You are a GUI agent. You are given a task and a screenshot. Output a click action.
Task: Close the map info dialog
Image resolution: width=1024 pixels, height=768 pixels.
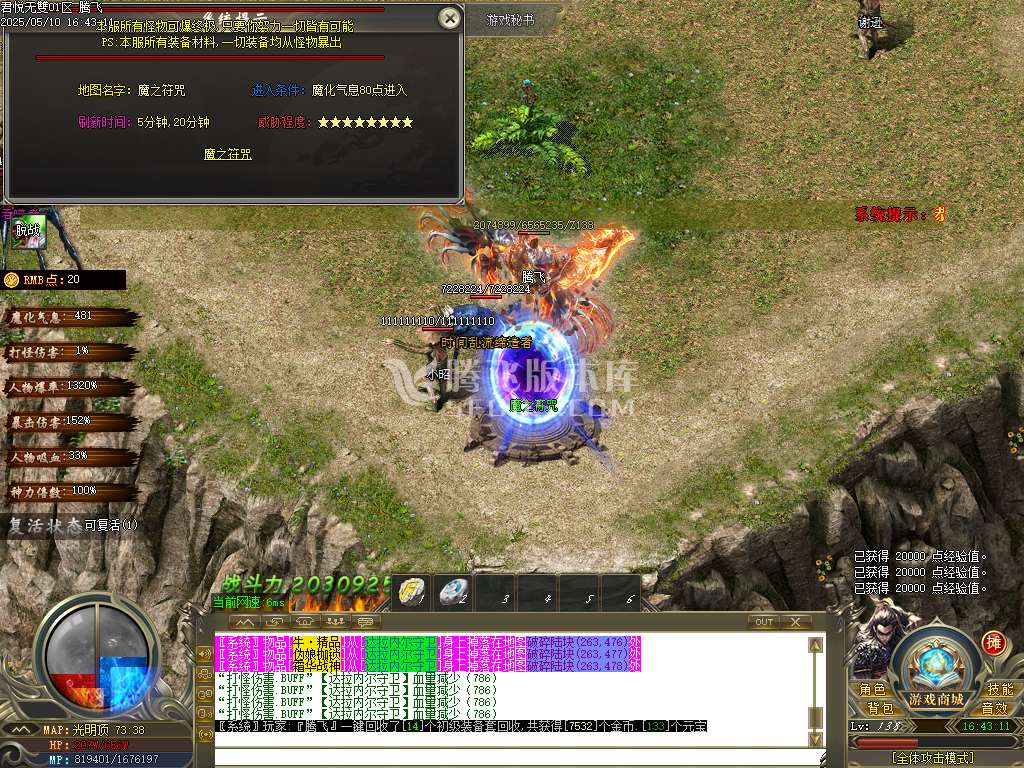tap(451, 18)
